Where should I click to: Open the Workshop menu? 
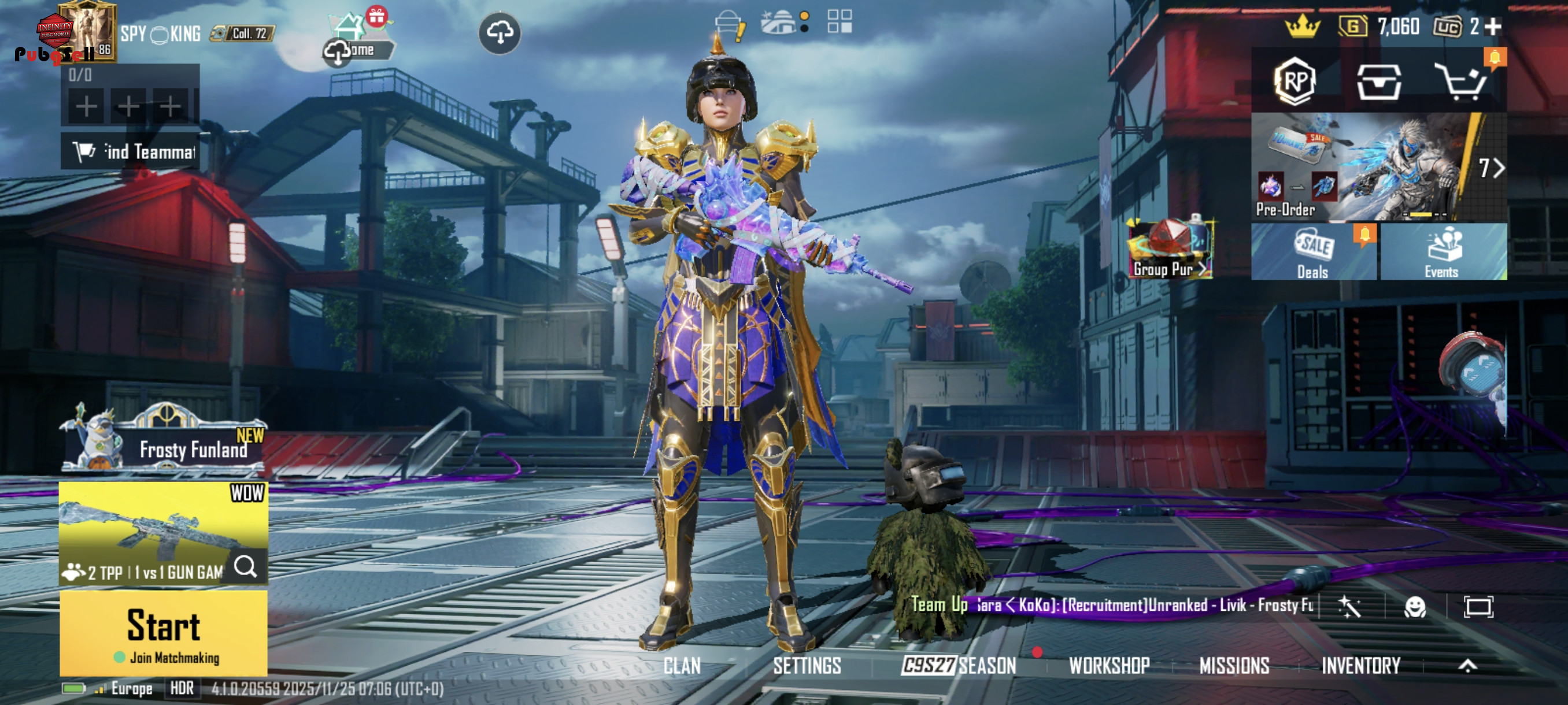tap(1109, 666)
